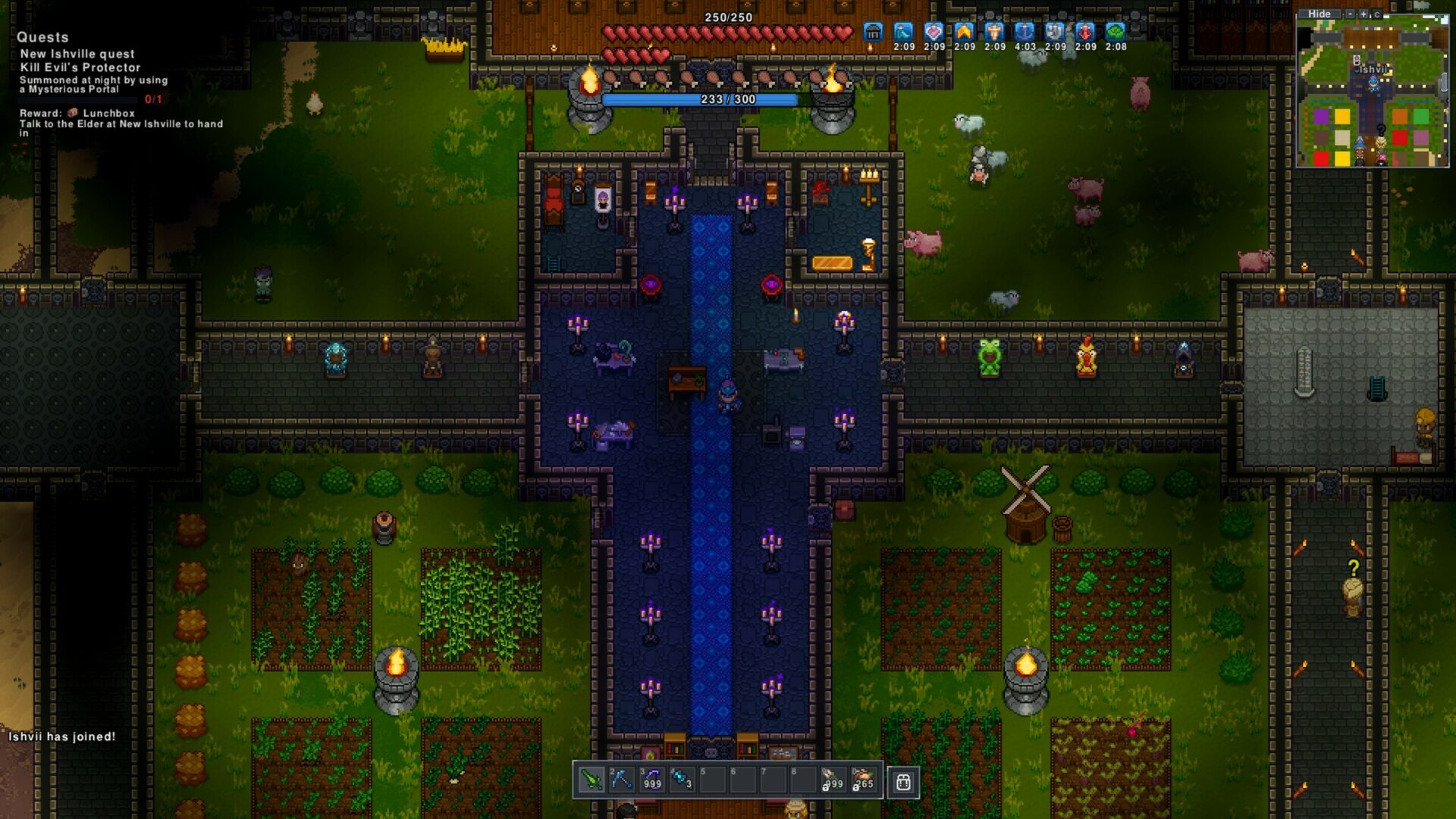
Task: Click the minimap's C button
Action: [x=1376, y=14]
